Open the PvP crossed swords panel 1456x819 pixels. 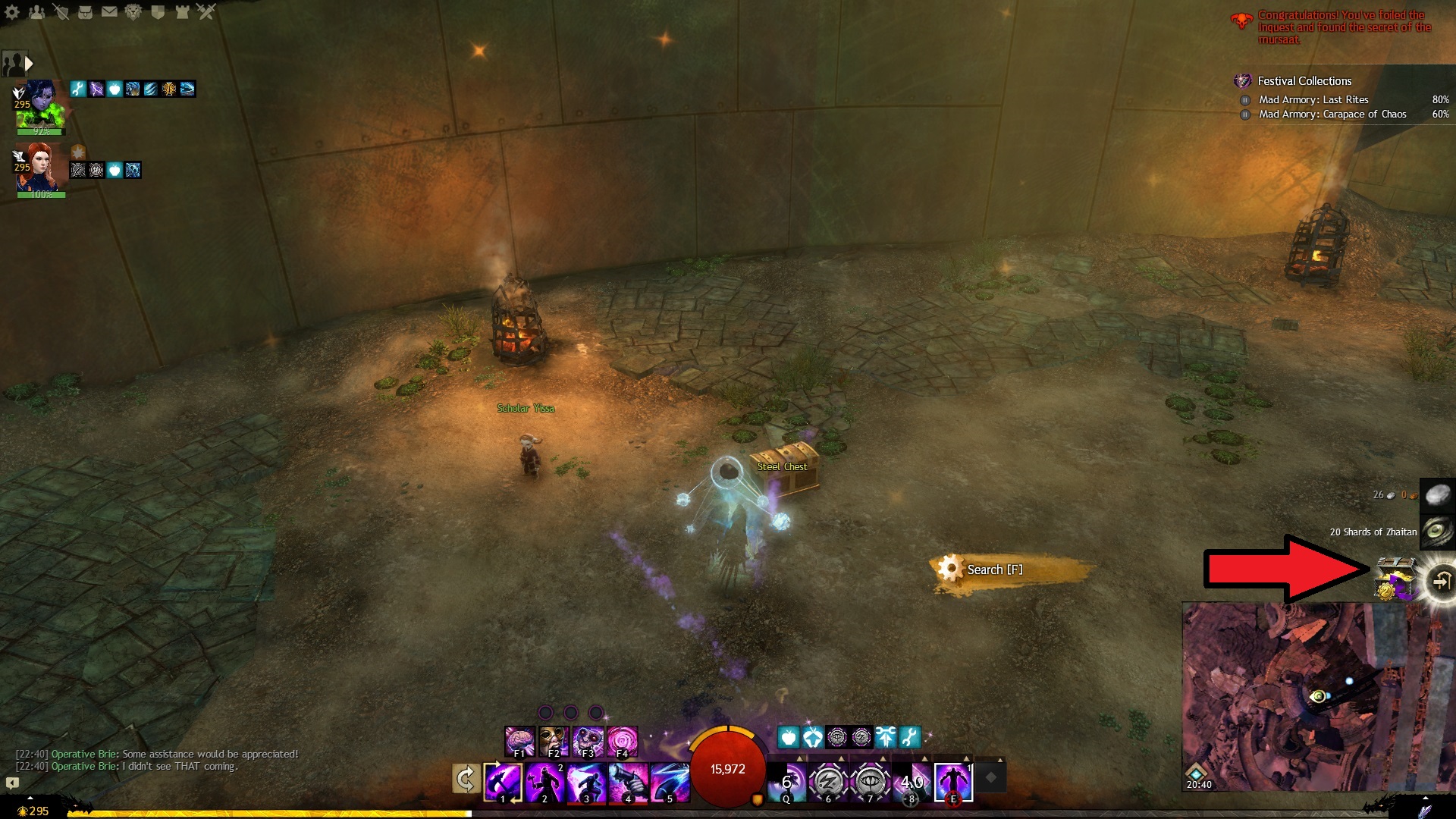[x=206, y=11]
